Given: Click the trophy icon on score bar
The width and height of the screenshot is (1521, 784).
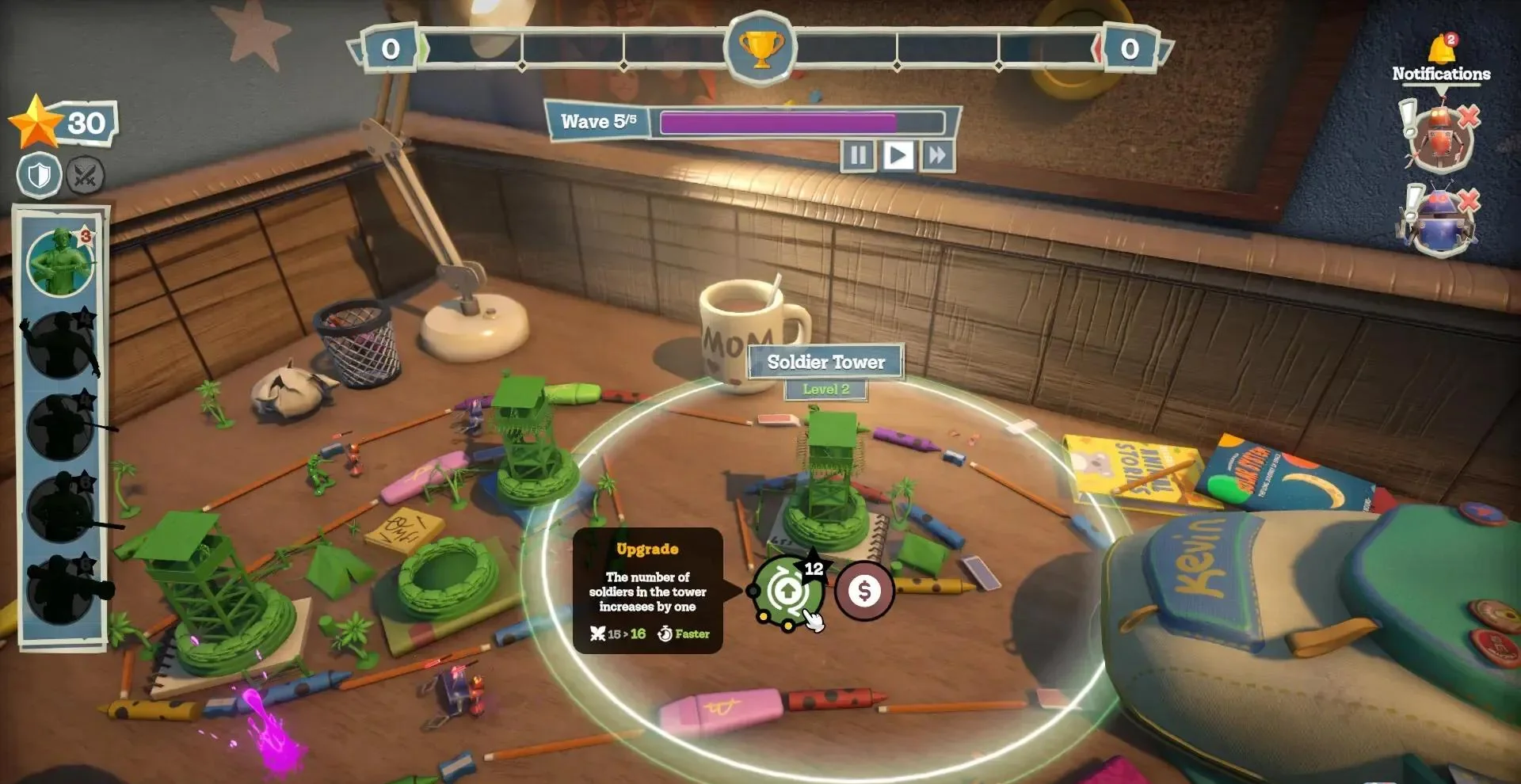Looking at the screenshot, I should 760,49.
